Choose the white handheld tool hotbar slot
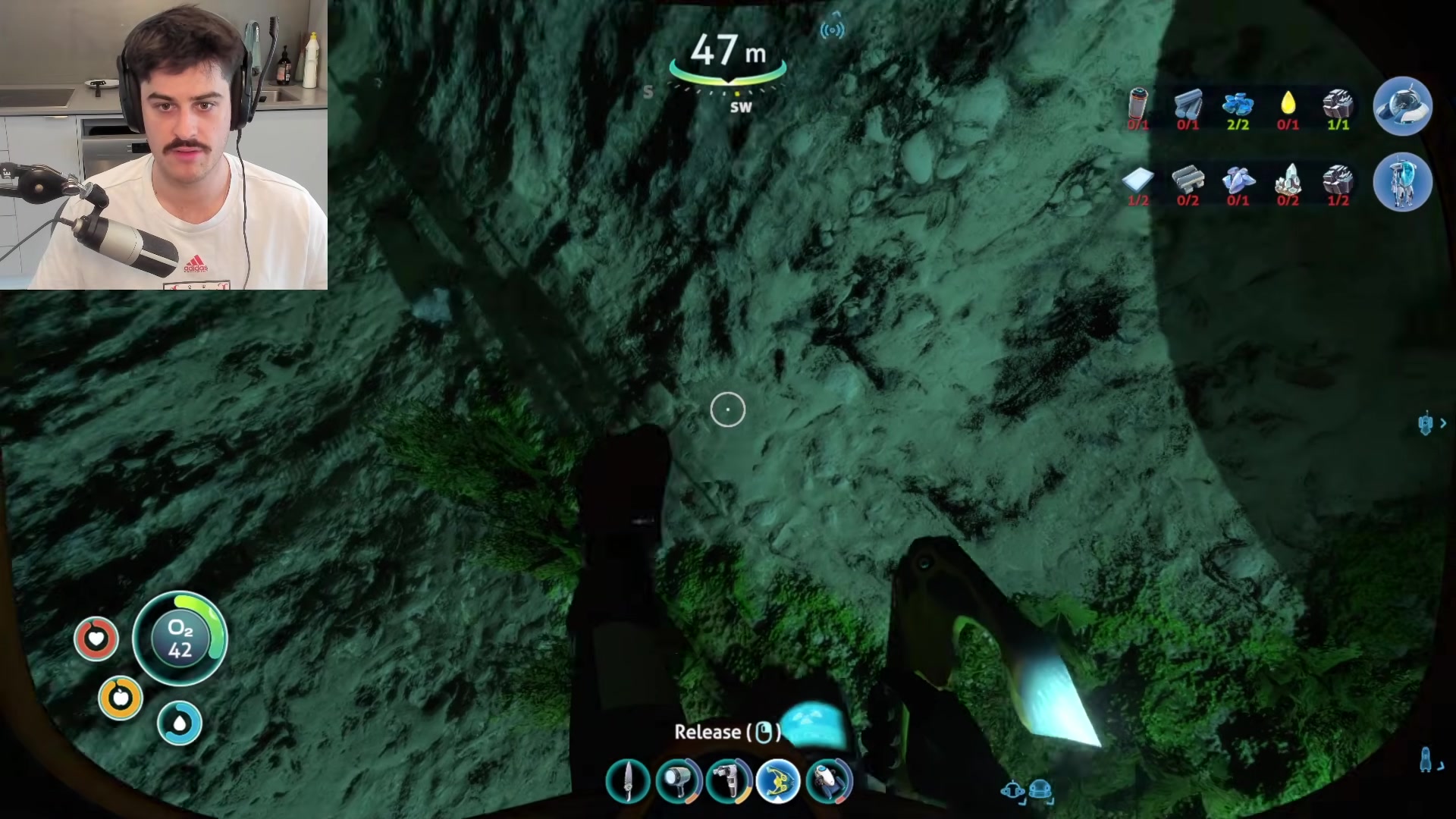The width and height of the screenshot is (1456, 819). tap(728, 782)
